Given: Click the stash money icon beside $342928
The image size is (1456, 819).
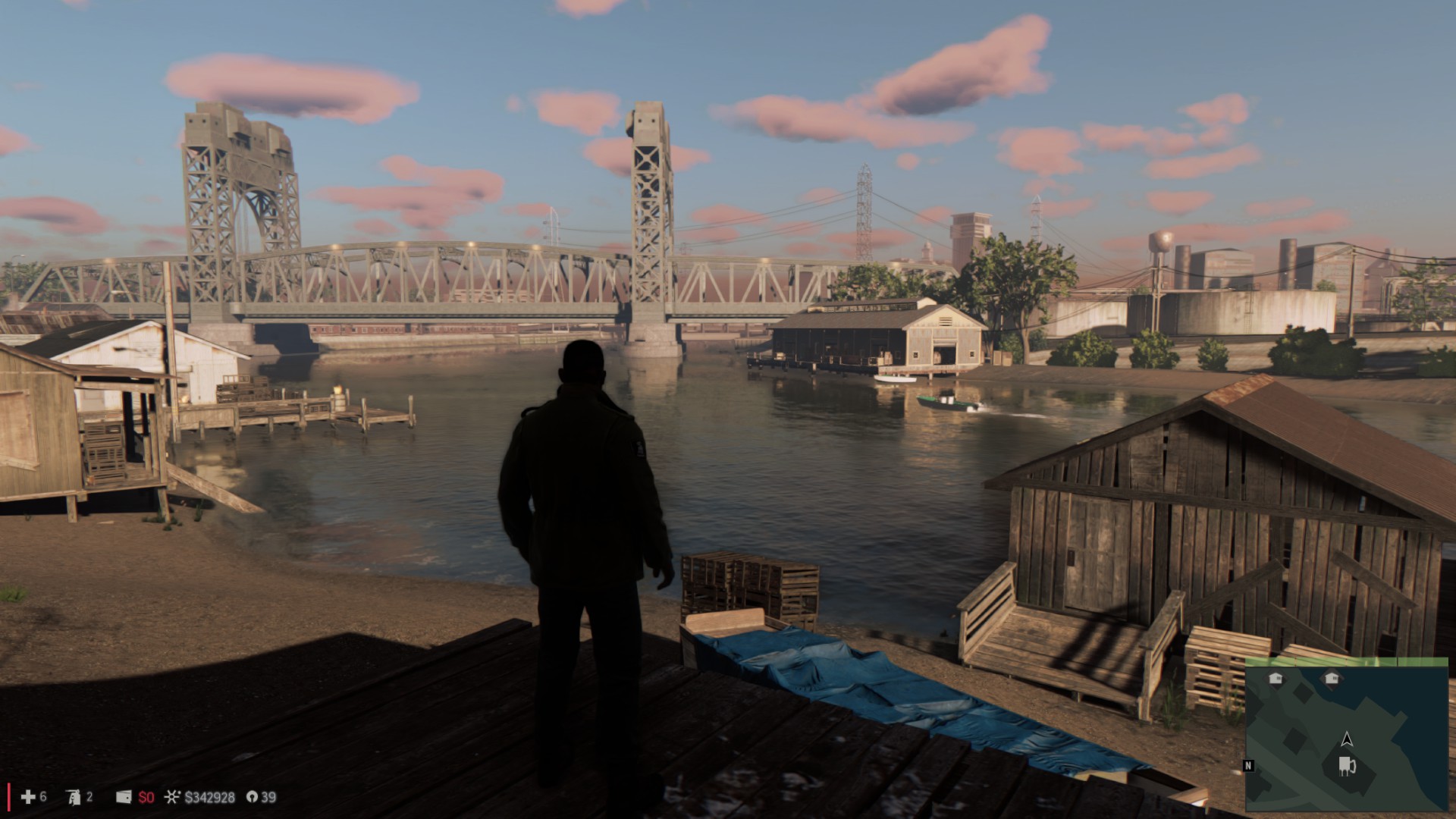Looking at the screenshot, I should (x=173, y=797).
